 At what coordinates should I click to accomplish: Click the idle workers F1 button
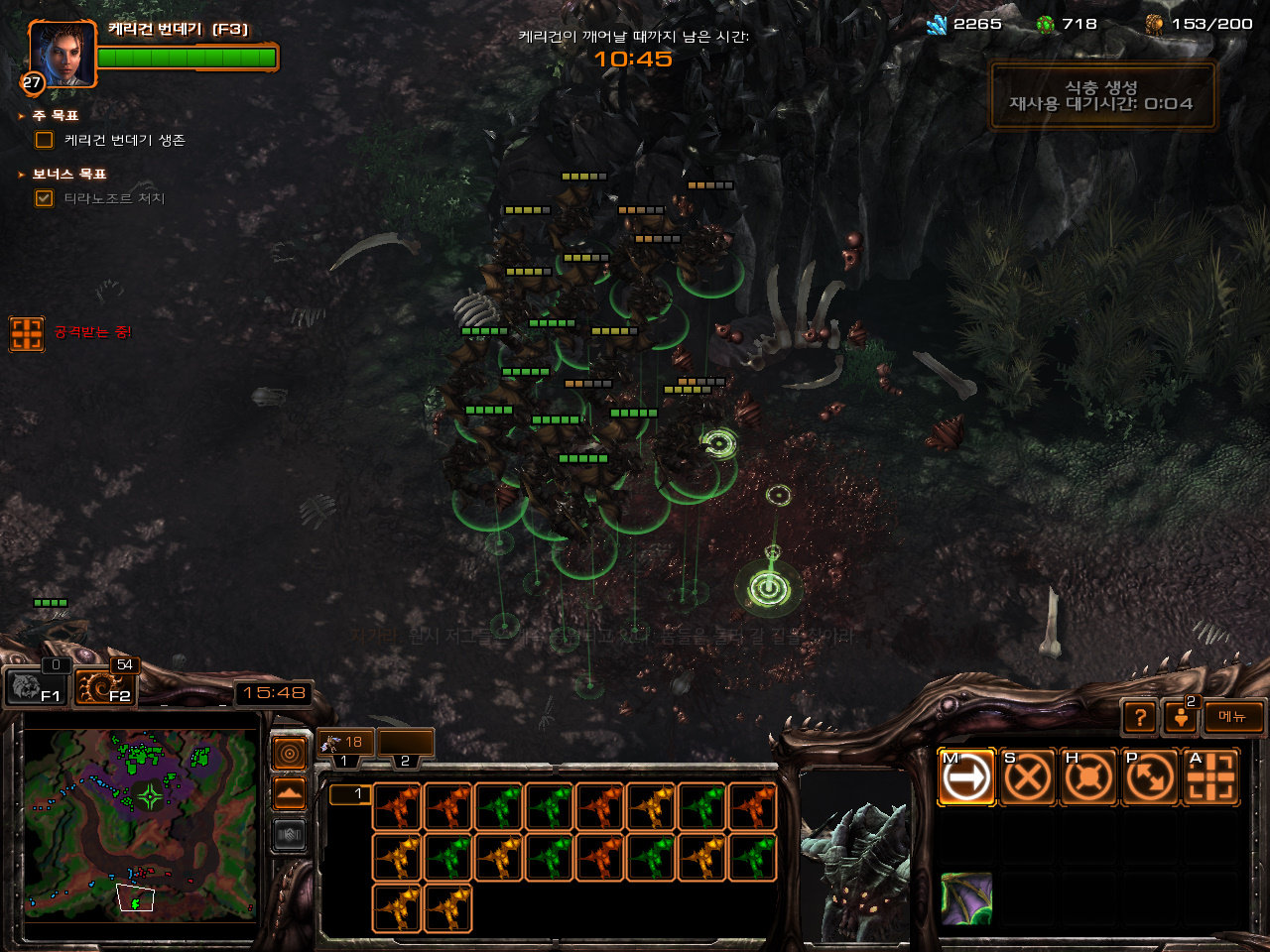pyautogui.click(x=37, y=686)
